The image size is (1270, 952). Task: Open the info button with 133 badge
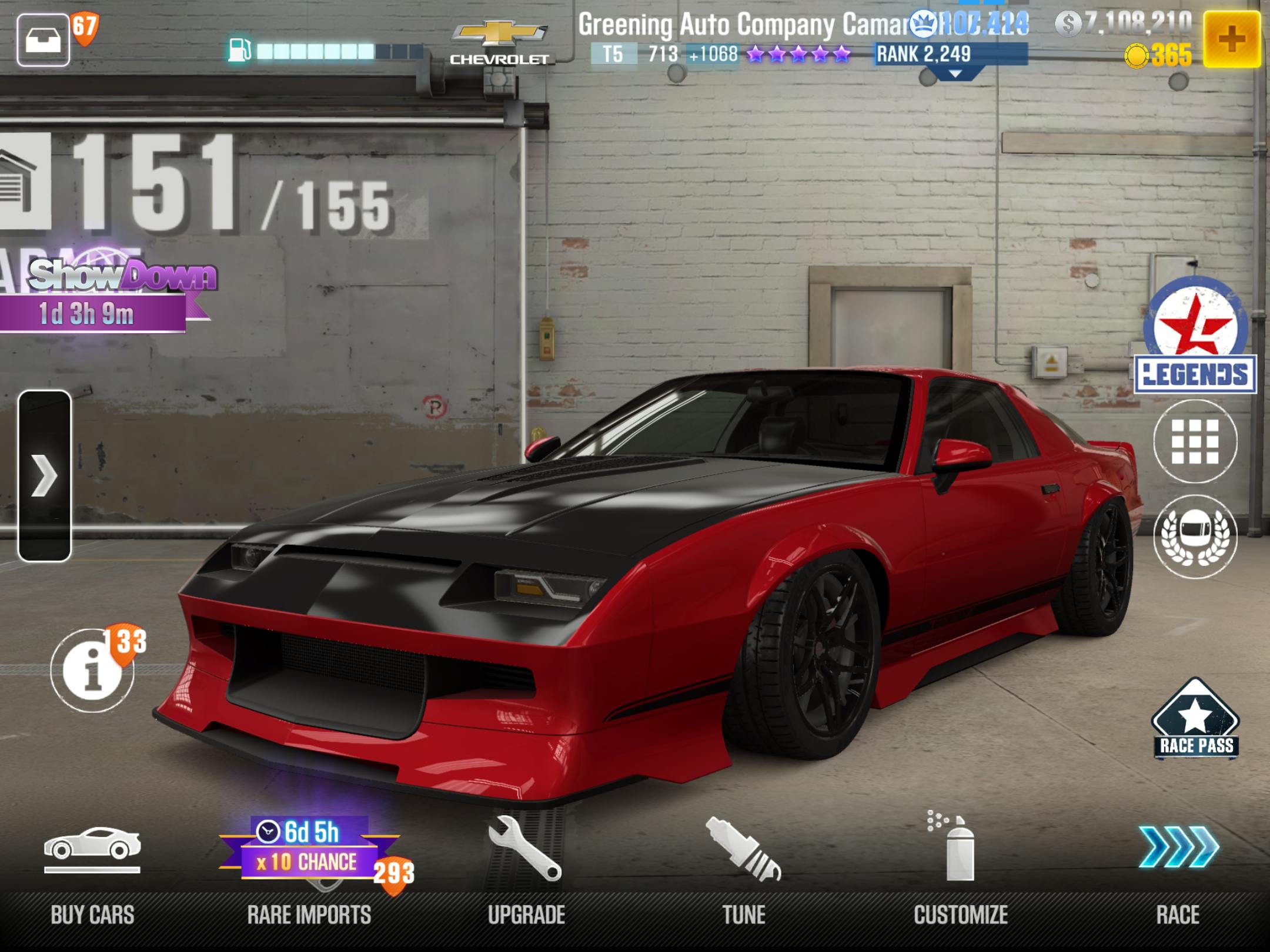pyautogui.click(x=93, y=670)
